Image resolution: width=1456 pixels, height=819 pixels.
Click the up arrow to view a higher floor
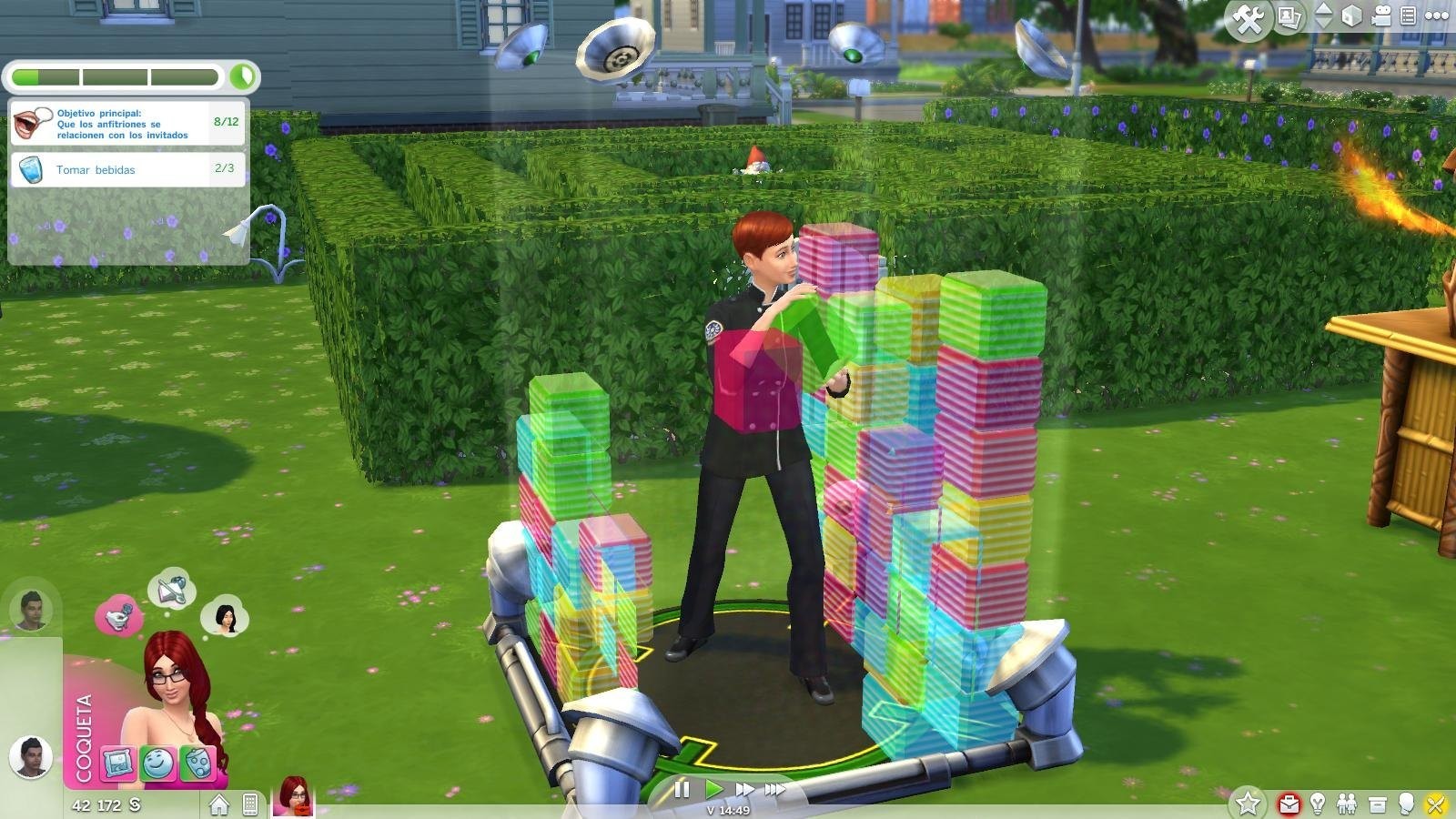click(1322, 9)
